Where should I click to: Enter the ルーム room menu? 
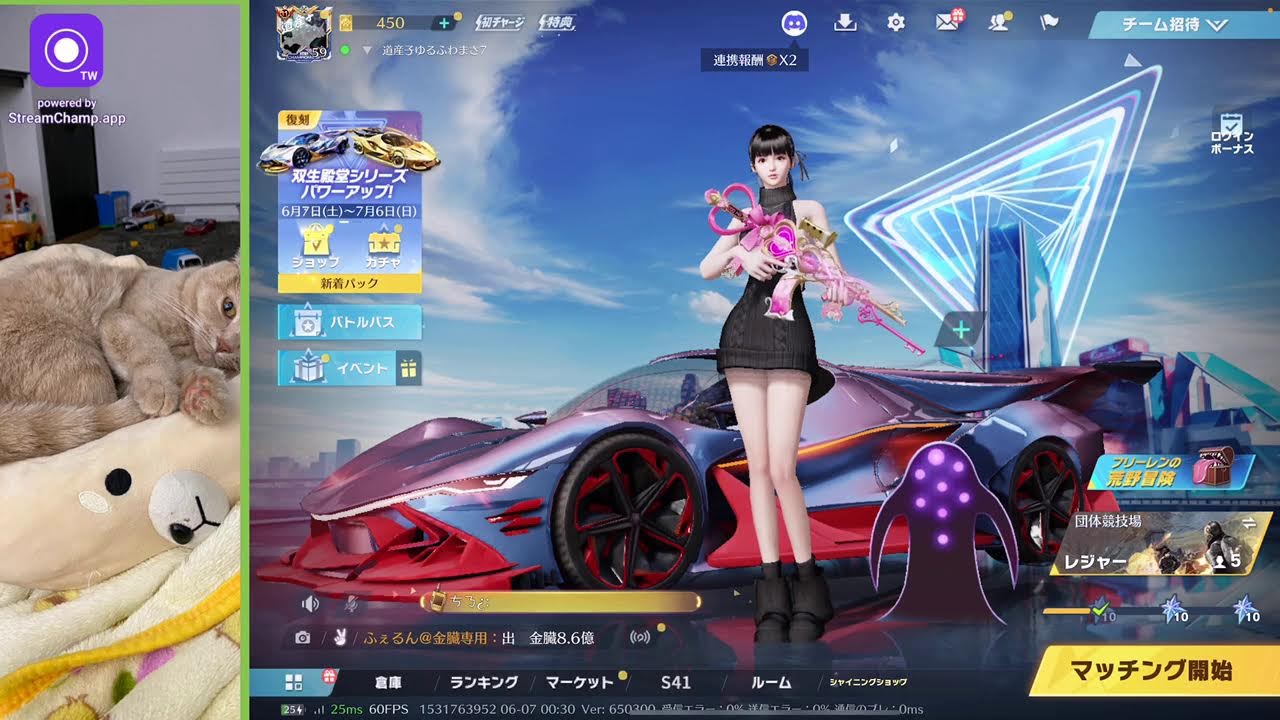pyautogui.click(x=771, y=682)
